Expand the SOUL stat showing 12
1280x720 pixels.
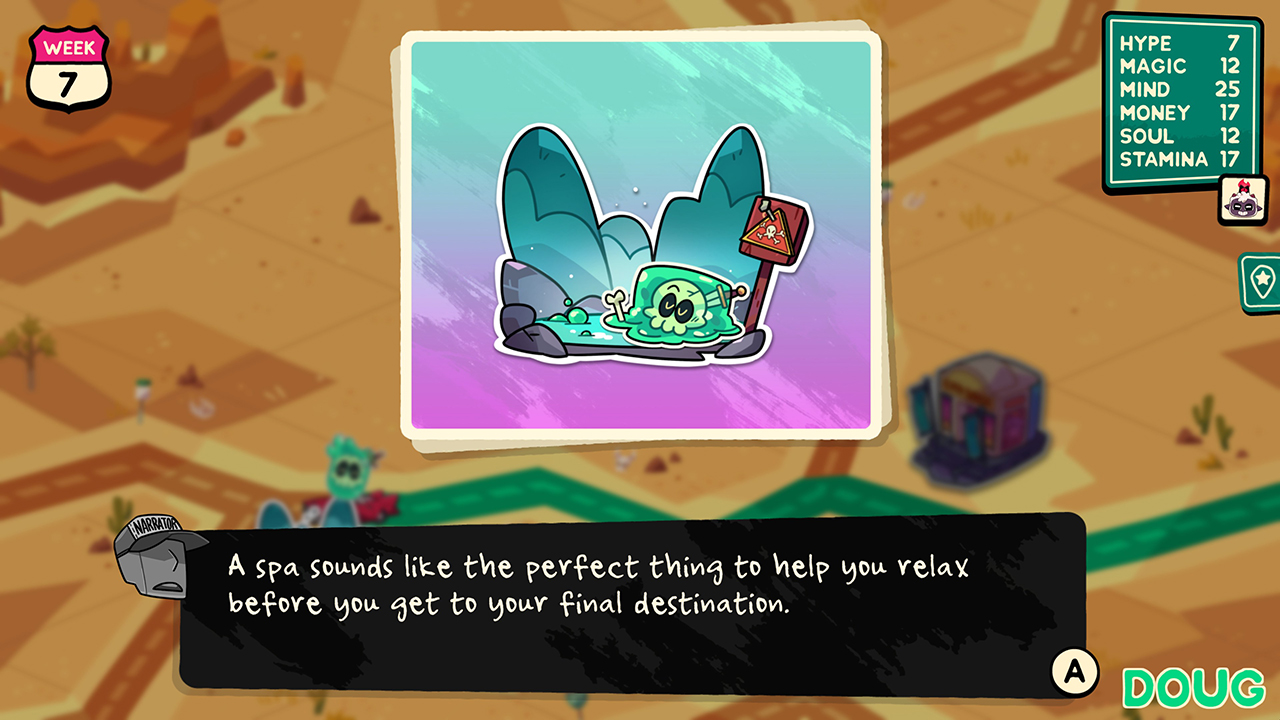pos(1180,136)
